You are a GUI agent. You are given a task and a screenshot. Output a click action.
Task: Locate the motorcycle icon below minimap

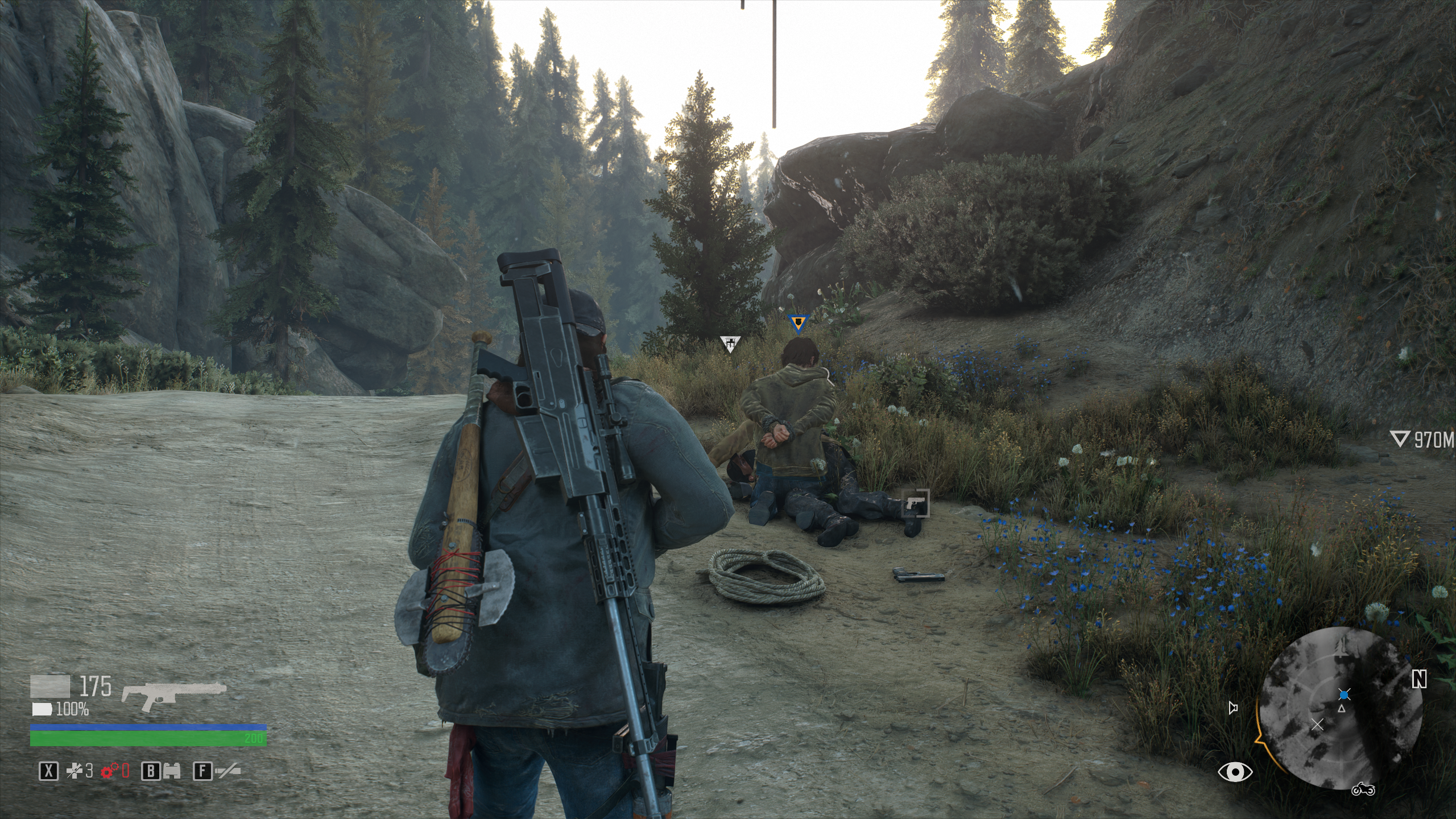pyautogui.click(x=1363, y=789)
